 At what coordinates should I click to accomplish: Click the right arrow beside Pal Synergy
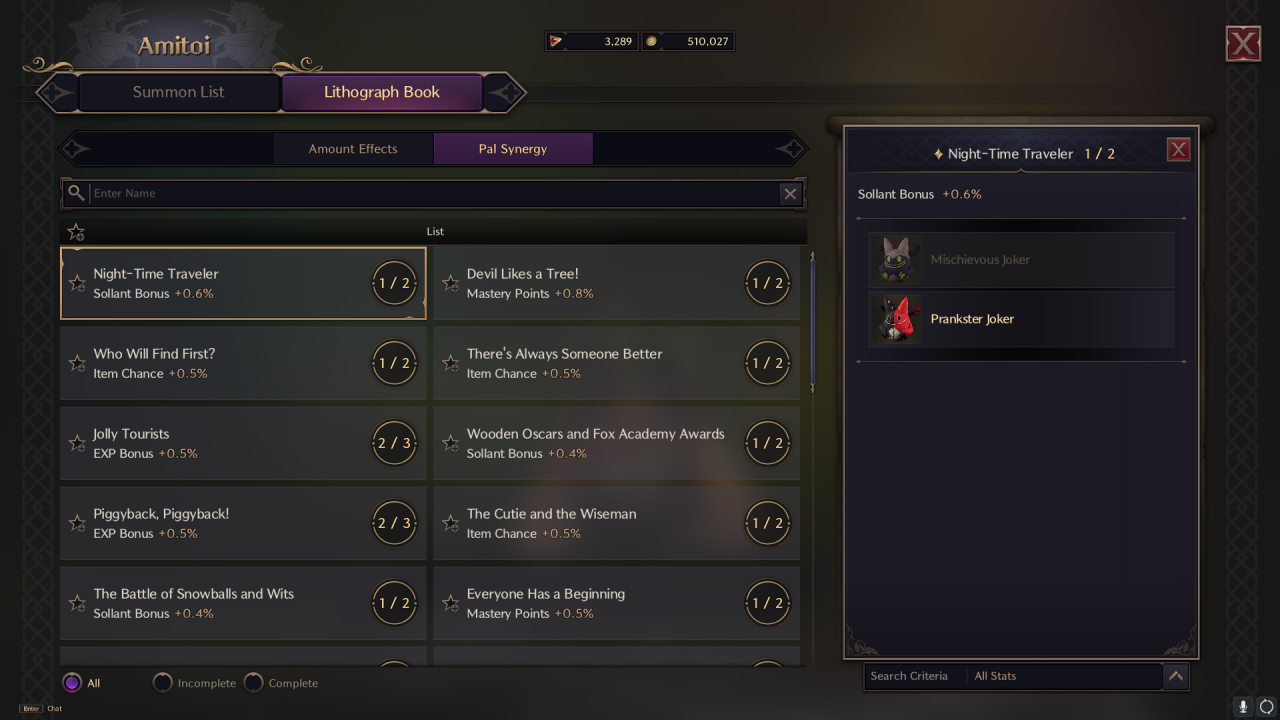point(790,148)
